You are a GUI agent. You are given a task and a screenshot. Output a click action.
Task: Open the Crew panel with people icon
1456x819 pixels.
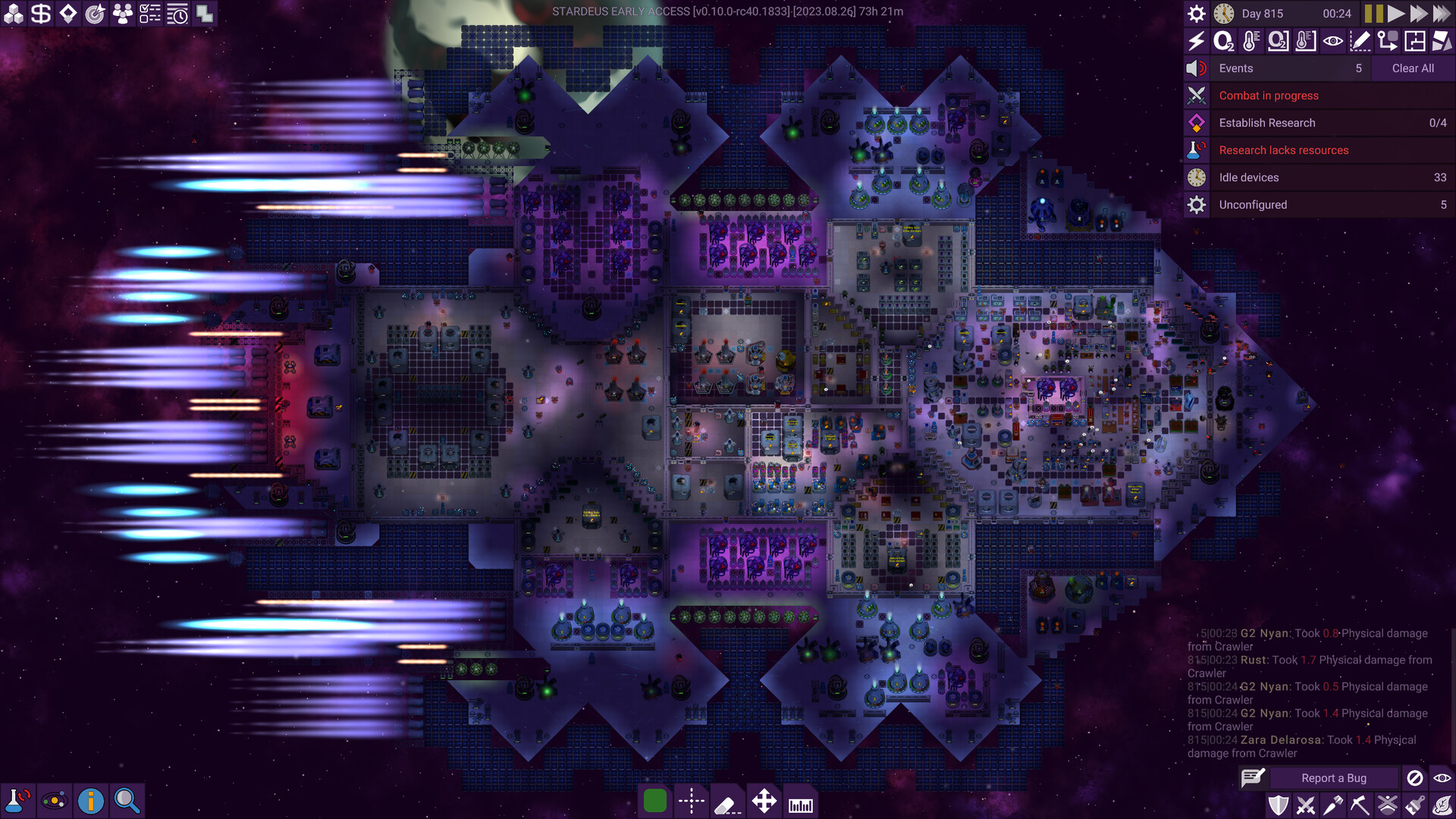click(x=124, y=13)
